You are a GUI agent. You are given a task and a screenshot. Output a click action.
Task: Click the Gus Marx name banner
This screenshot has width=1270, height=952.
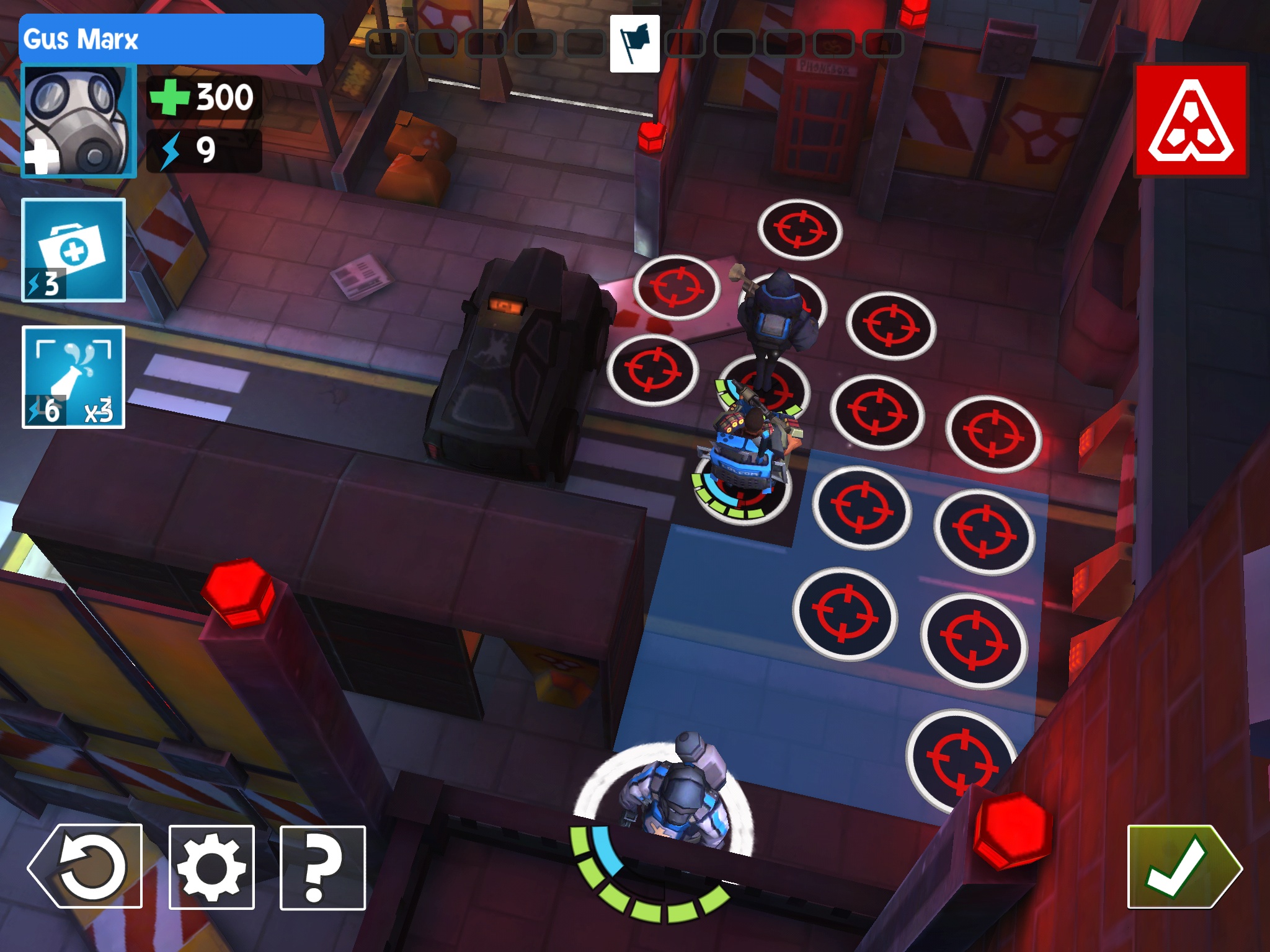(x=171, y=39)
